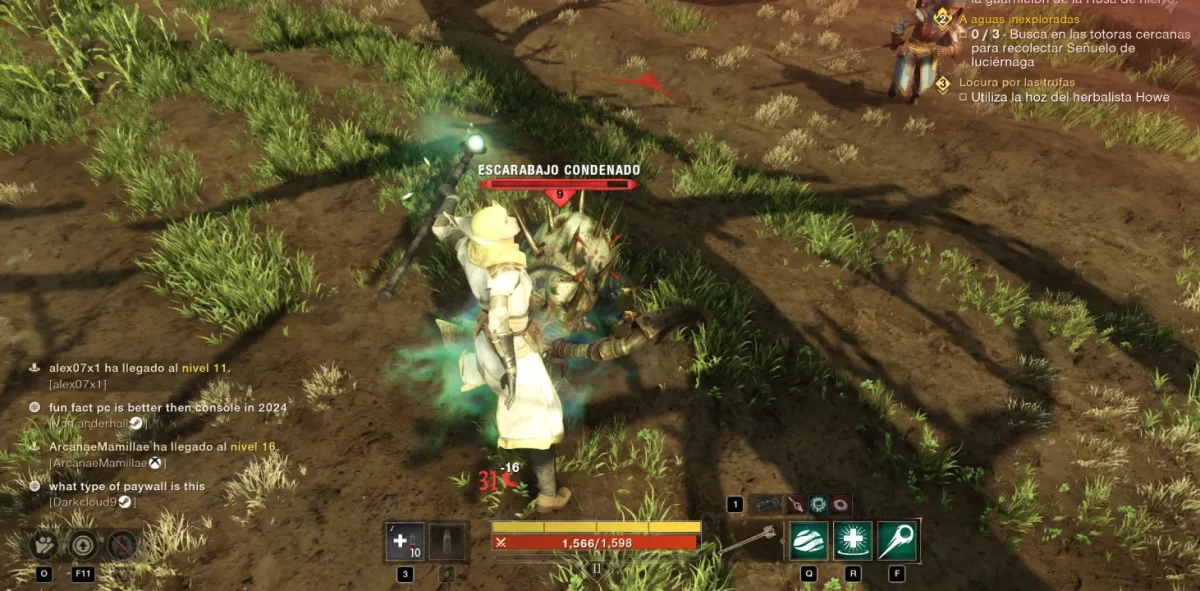Select the life staff weapon icon
The width and height of the screenshot is (1200, 591).
(750, 540)
